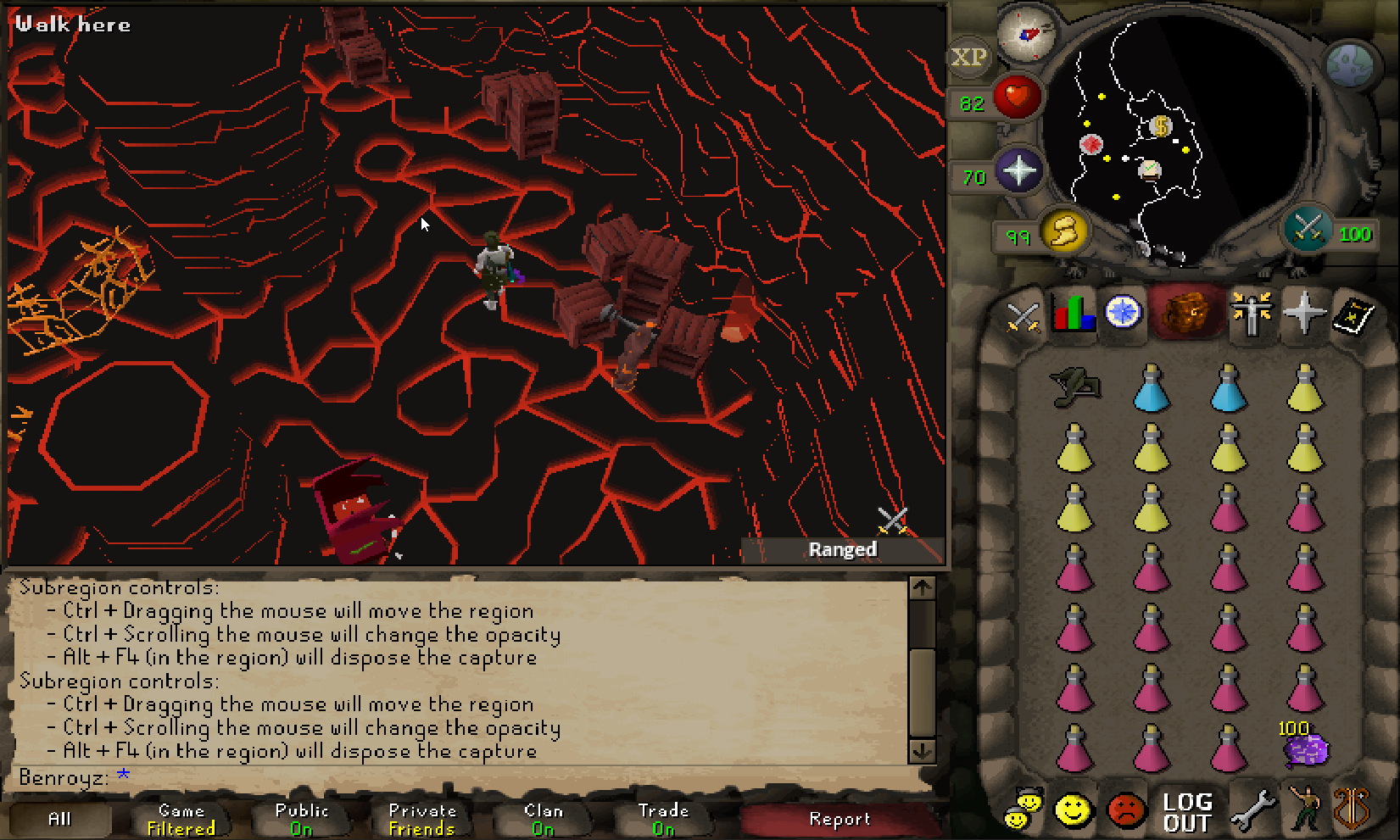Click the Report button

(x=839, y=819)
